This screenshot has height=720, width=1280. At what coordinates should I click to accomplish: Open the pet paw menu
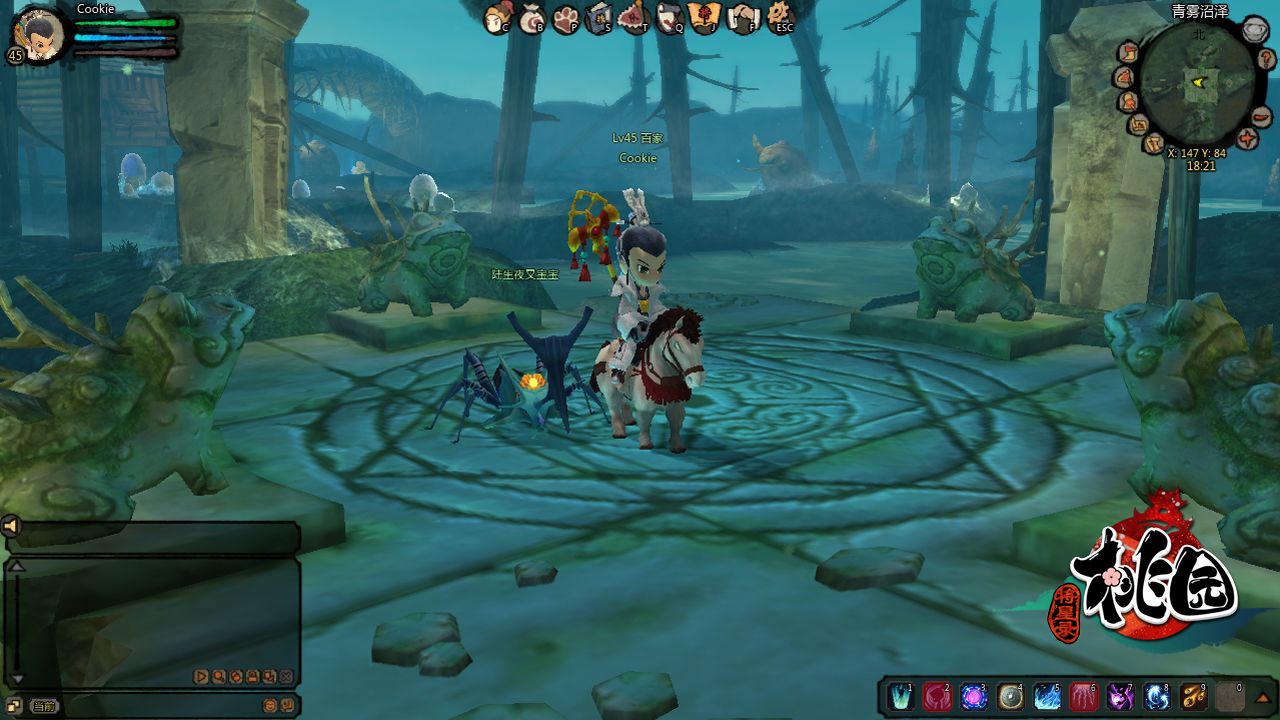(566, 18)
